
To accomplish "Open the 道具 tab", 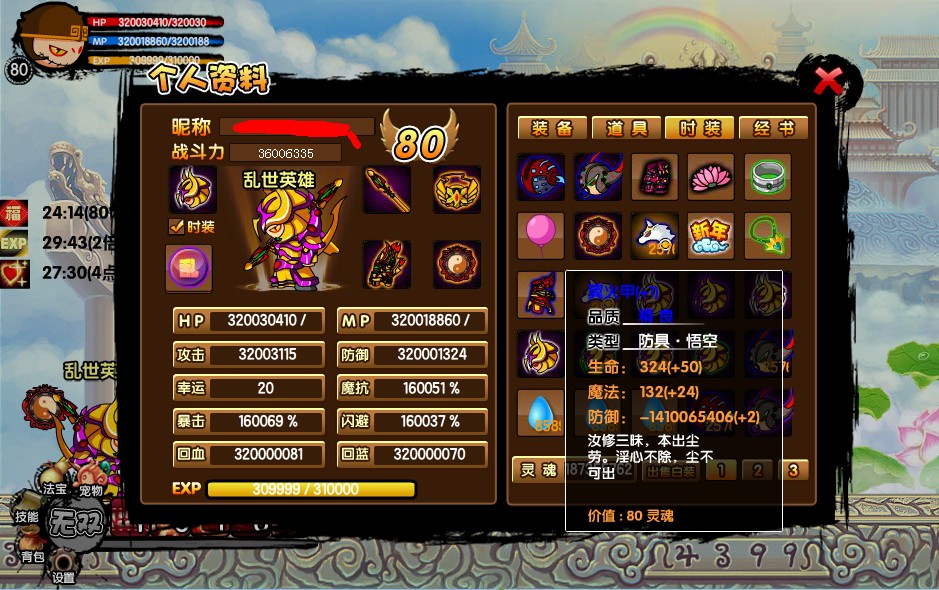I will pos(626,128).
